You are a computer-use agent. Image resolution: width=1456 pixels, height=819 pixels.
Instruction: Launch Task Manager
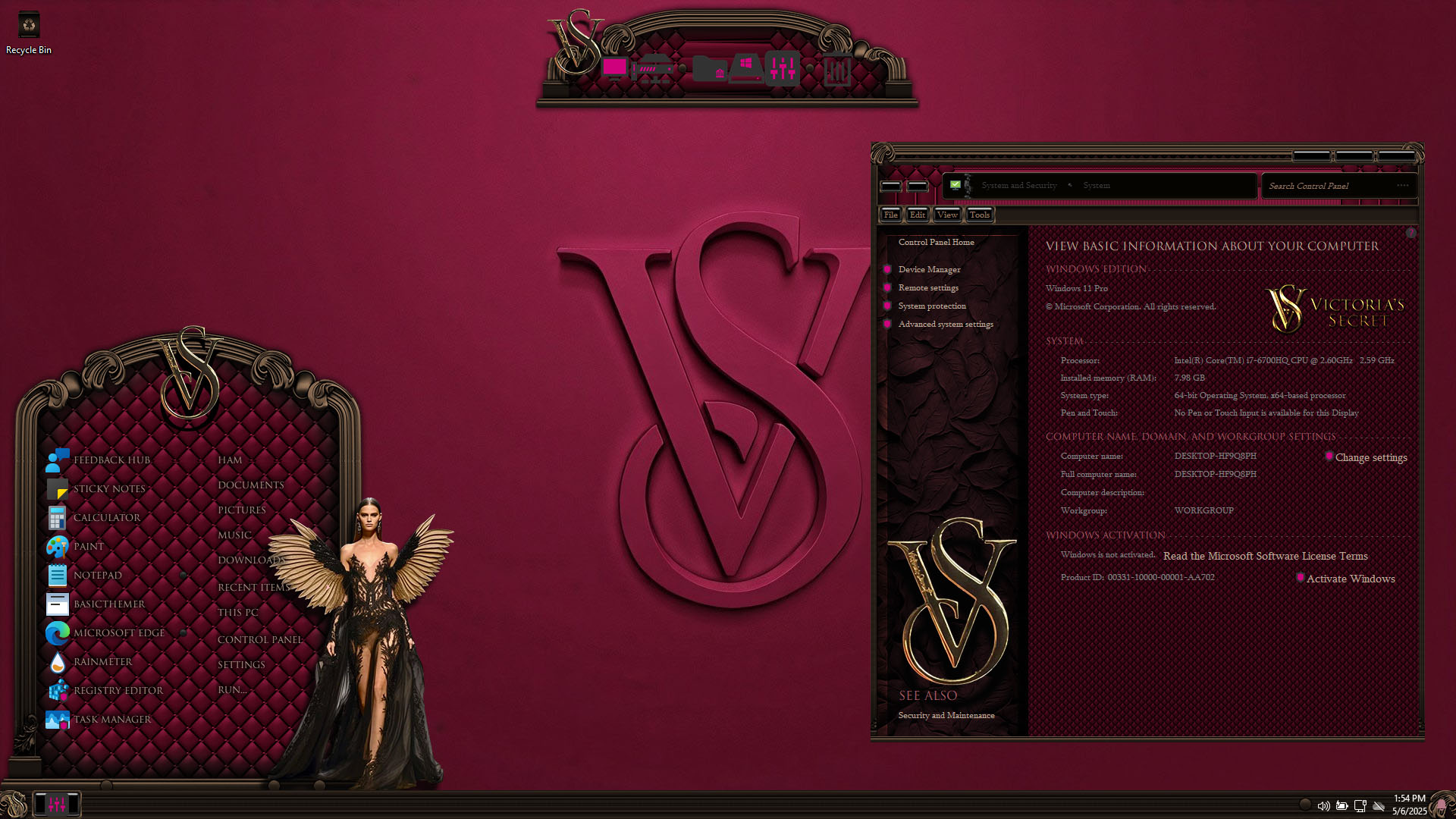click(111, 720)
